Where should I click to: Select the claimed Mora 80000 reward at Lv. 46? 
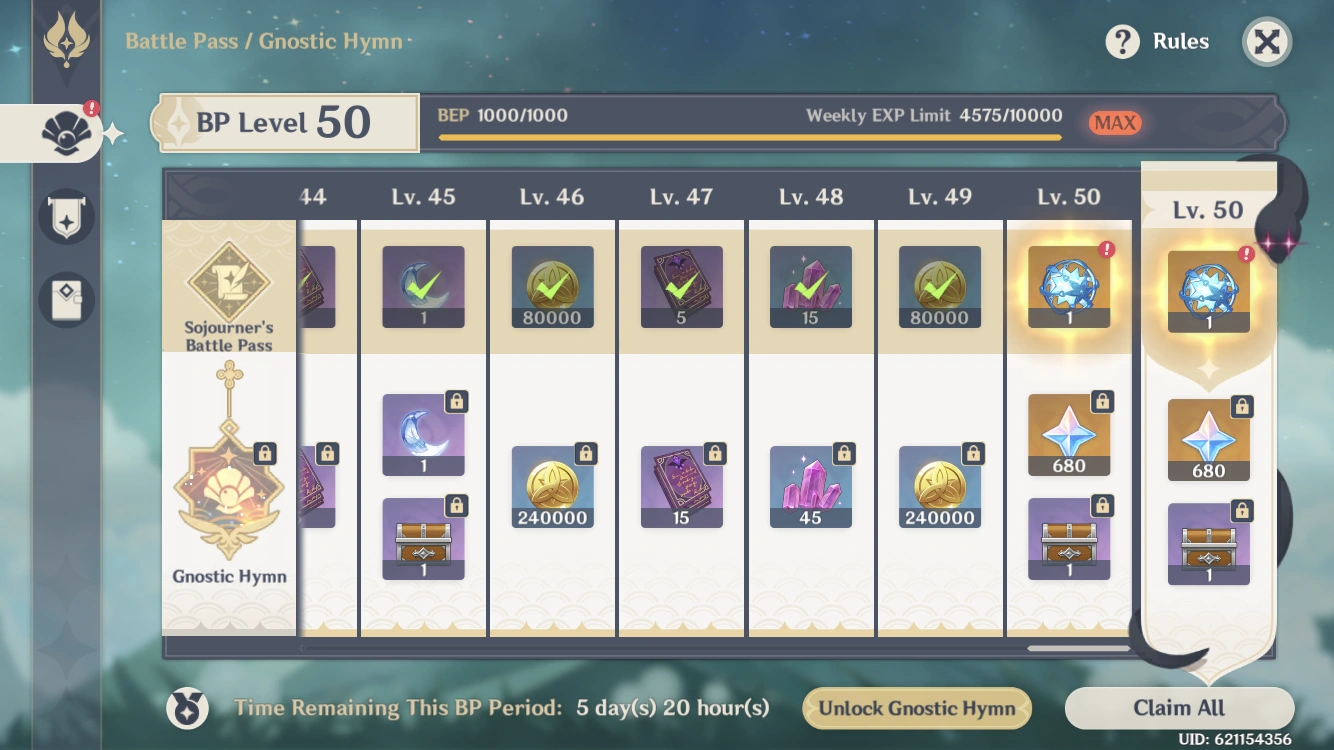[552, 287]
